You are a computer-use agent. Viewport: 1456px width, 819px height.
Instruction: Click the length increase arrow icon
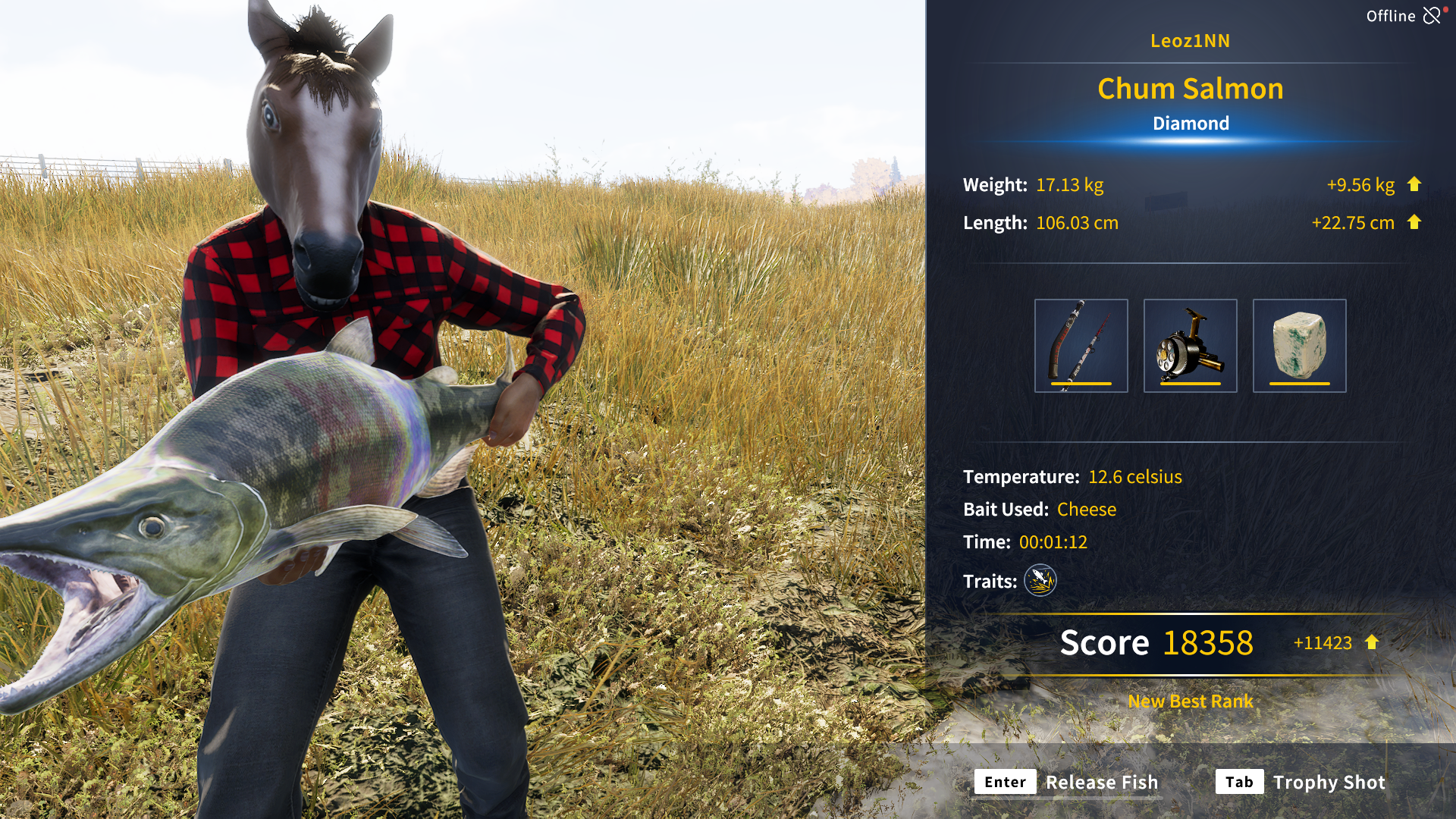pyautogui.click(x=1415, y=222)
